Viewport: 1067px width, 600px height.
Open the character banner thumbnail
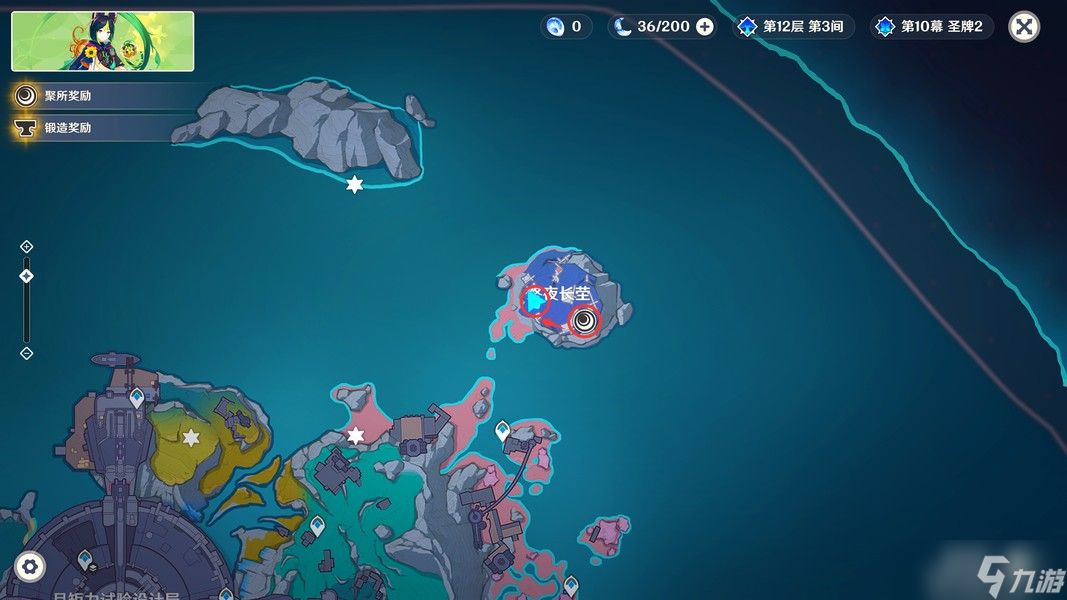coord(103,41)
